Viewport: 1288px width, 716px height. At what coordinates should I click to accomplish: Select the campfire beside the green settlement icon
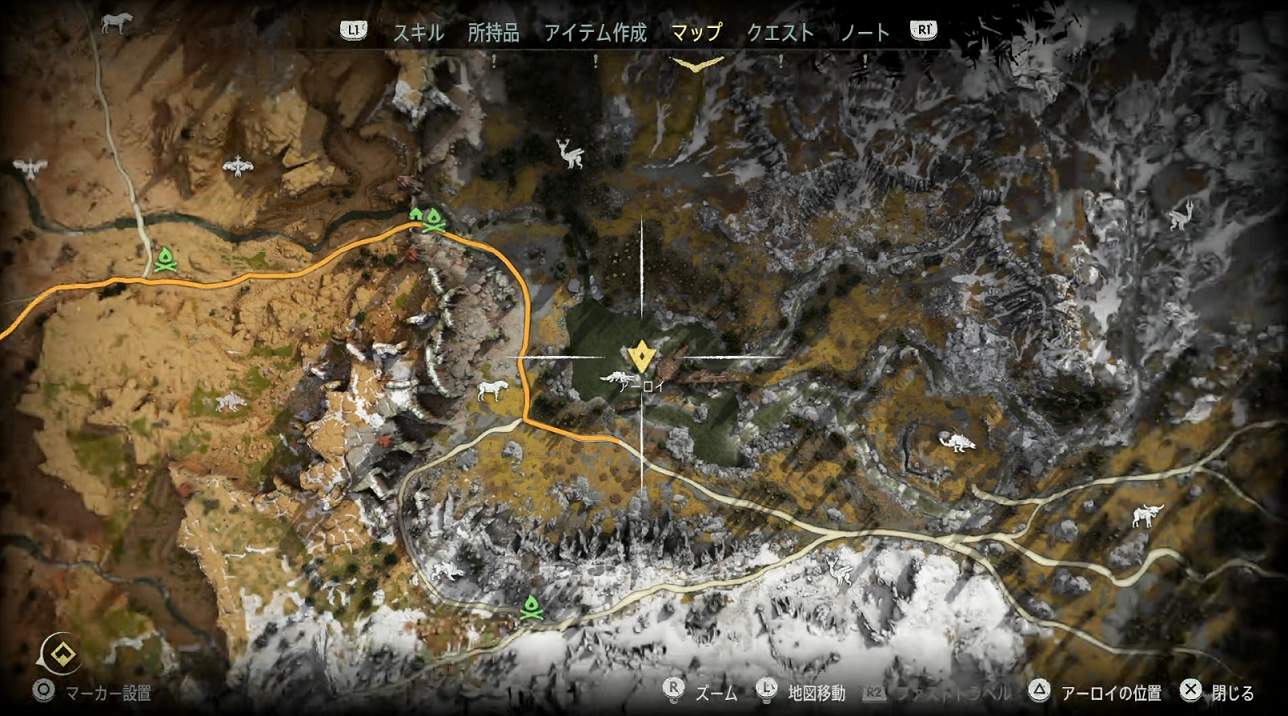(434, 218)
